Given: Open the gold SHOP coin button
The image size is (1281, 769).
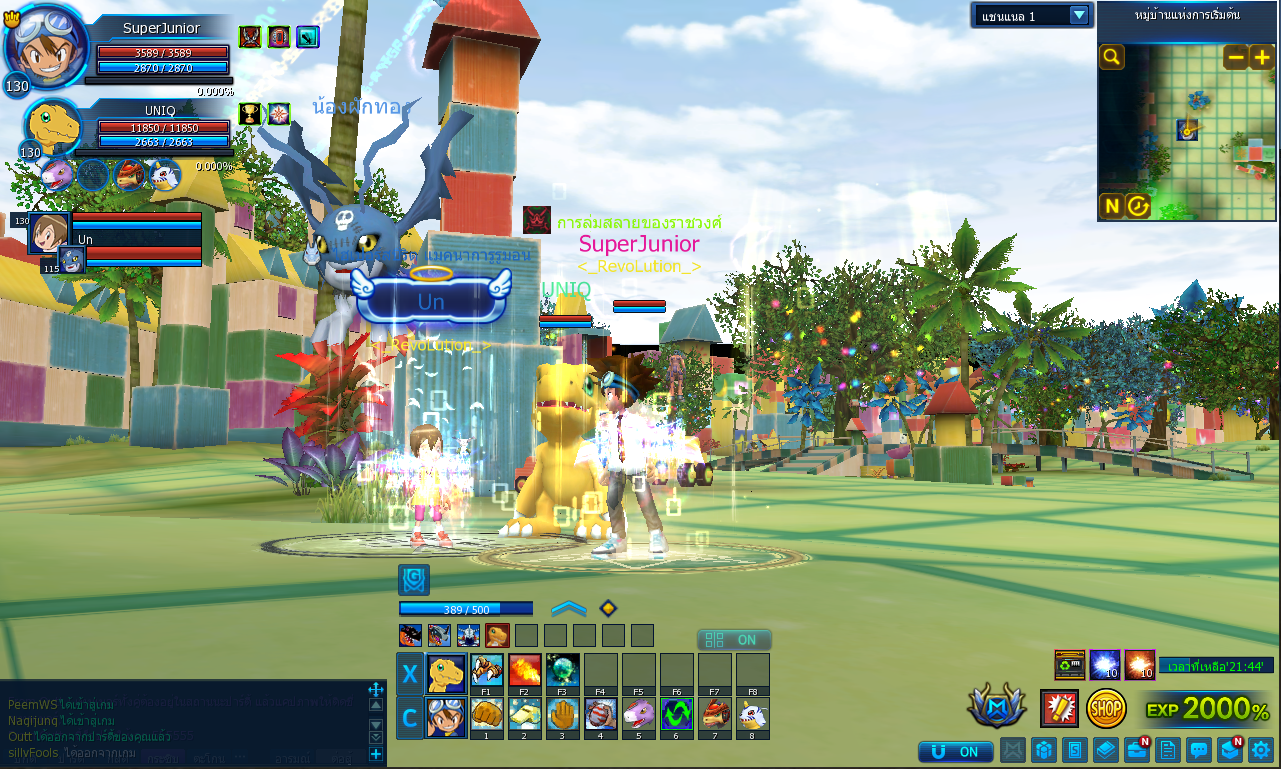Looking at the screenshot, I should 1106,708.
